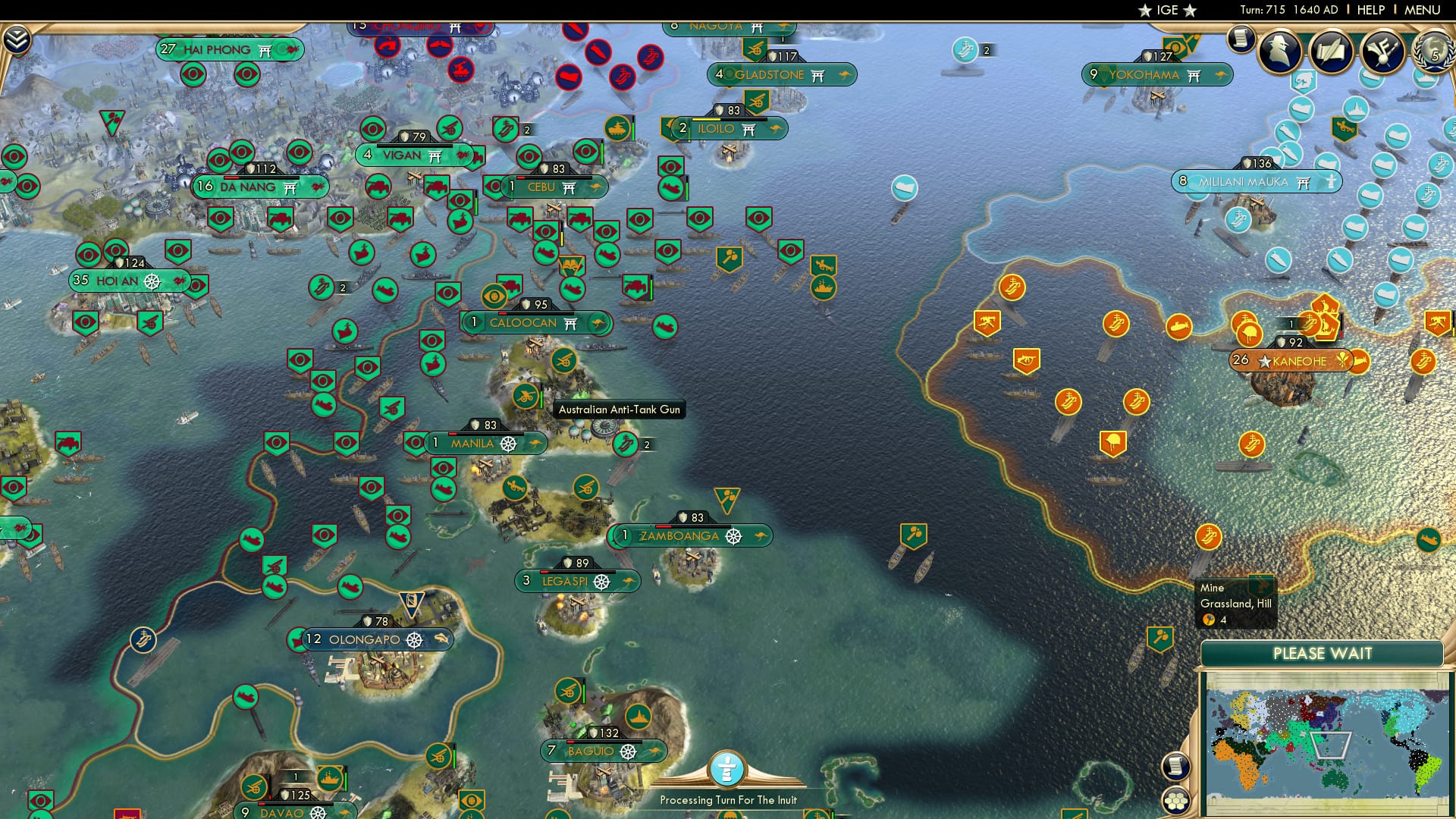Viewport: 1456px width, 819px height.
Task: Open the Culture overview icon
Action: coord(1383,52)
